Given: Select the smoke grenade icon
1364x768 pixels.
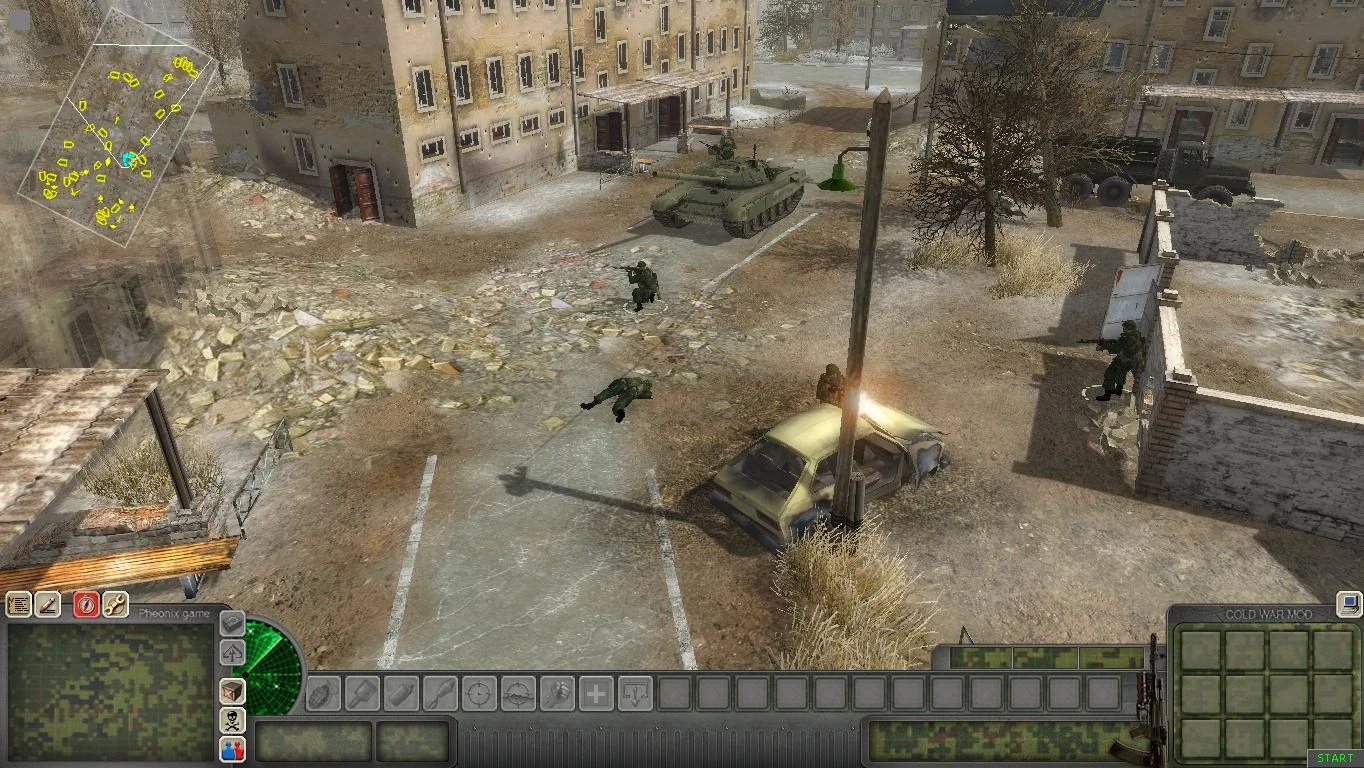Looking at the screenshot, I should (x=399, y=694).
